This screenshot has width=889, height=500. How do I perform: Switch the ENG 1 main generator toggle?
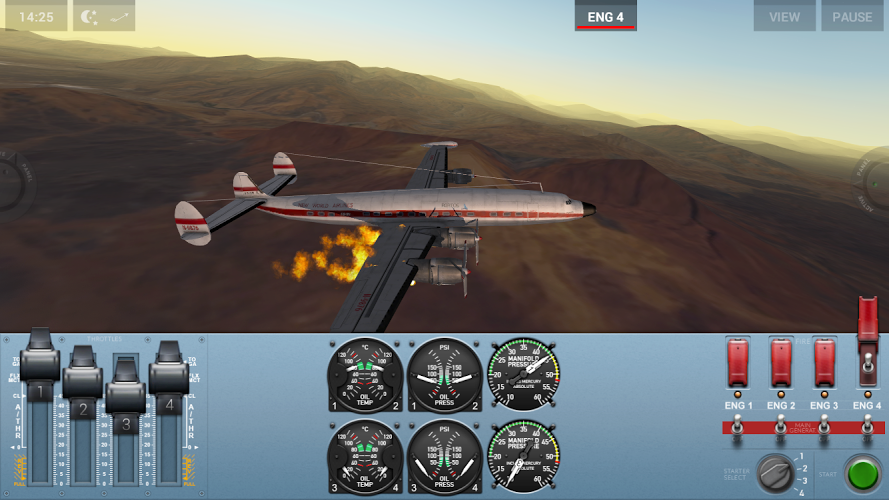[x=738, y=428]
